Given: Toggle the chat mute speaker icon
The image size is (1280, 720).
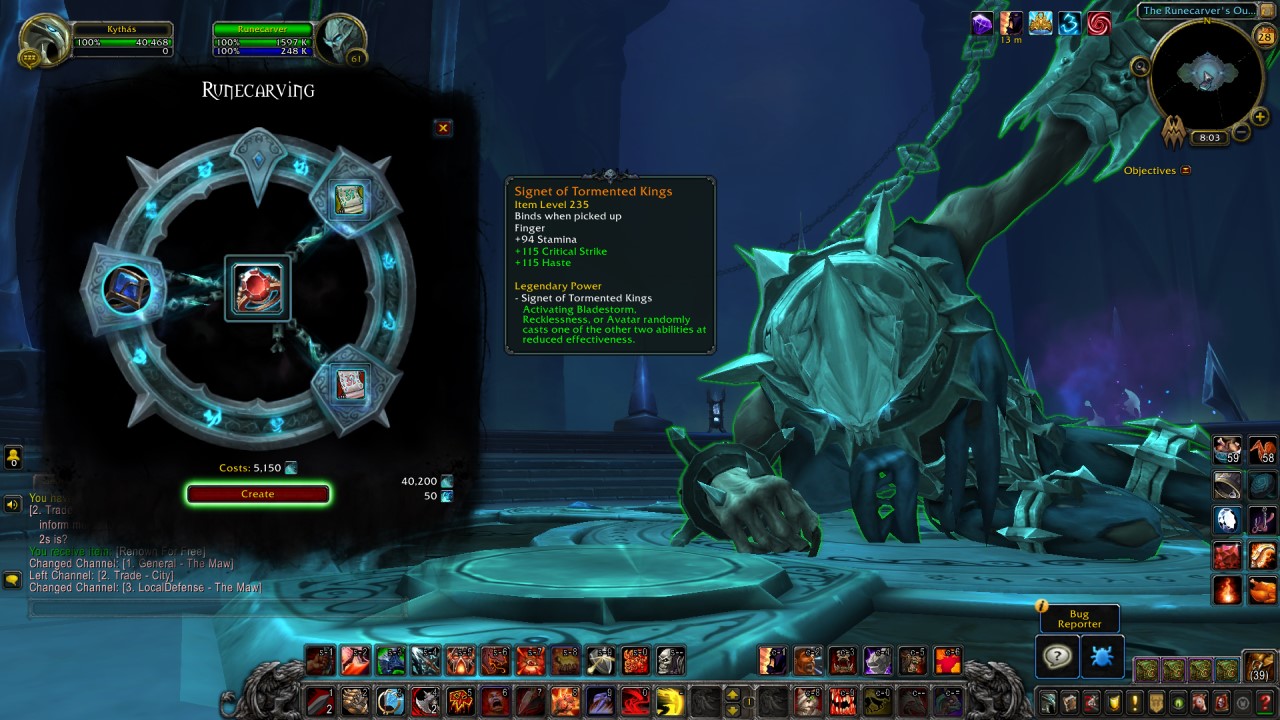Looking at the screenshot, I should tap(12, 502).
